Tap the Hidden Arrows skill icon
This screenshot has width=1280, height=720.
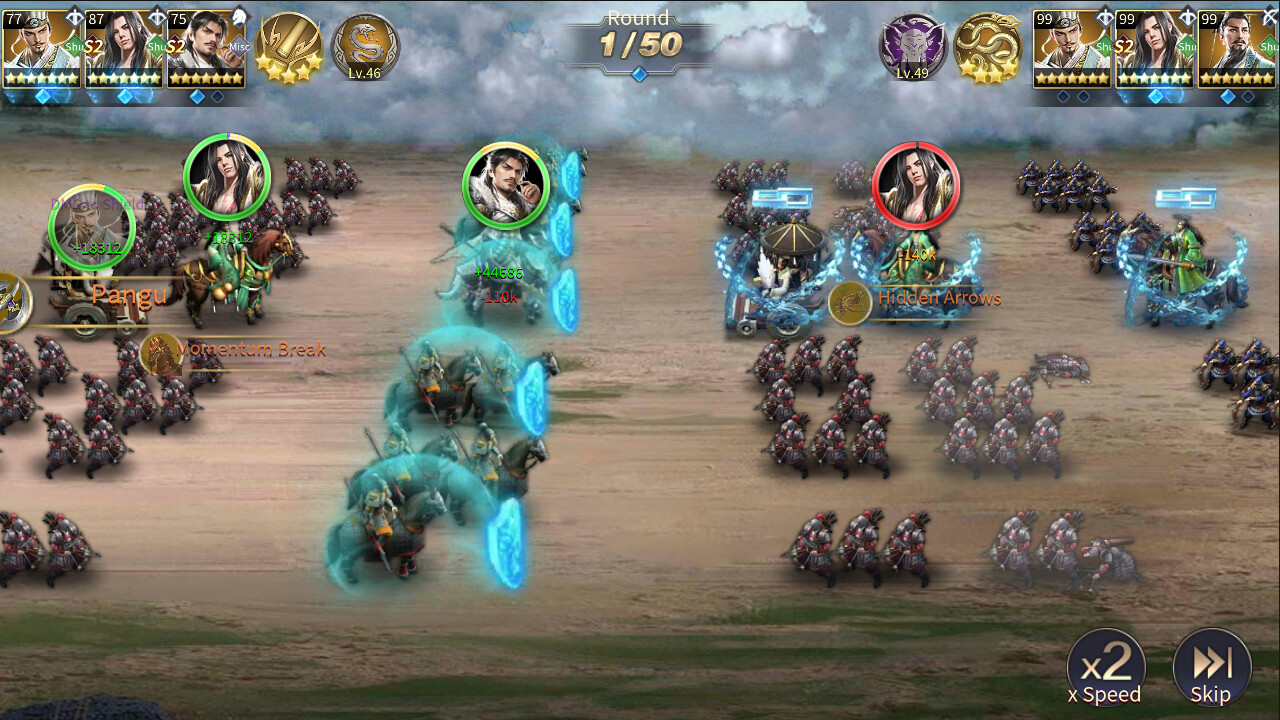853,298
